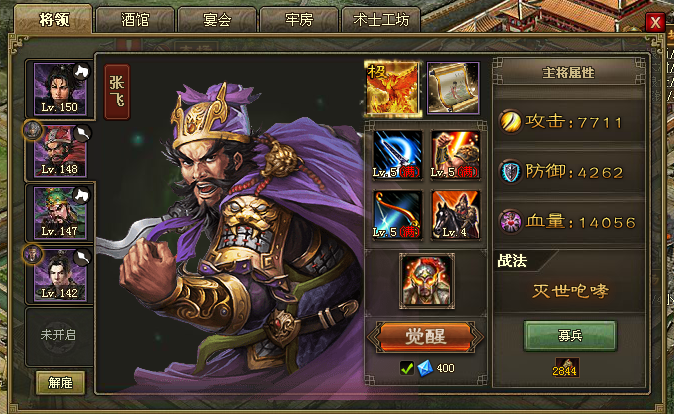Viewport: 674px width, 414px height.
Task: Open the golden phoenix icon
Action: (391, 88)
